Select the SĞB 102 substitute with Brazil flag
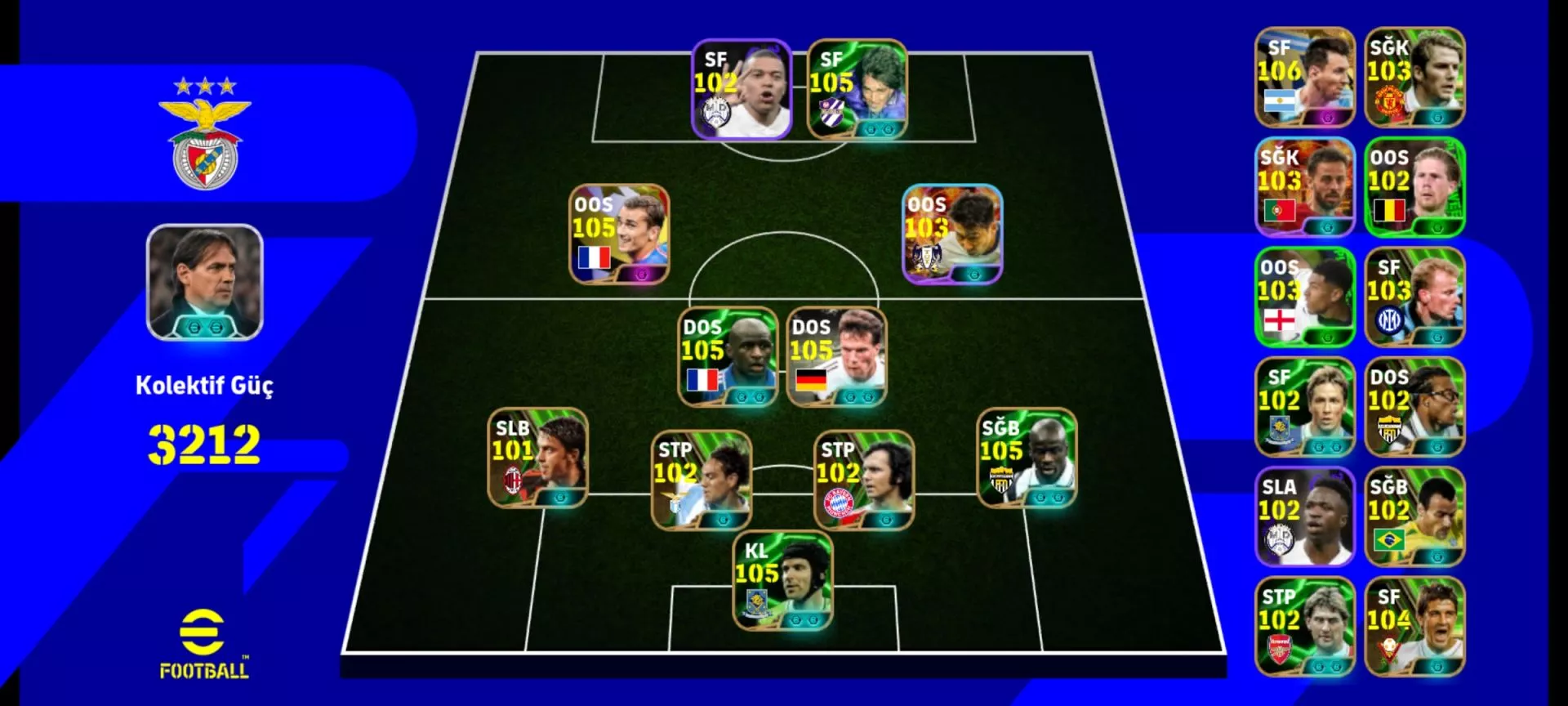Viewport: 1568px width, 706px height. point(1414,516)
